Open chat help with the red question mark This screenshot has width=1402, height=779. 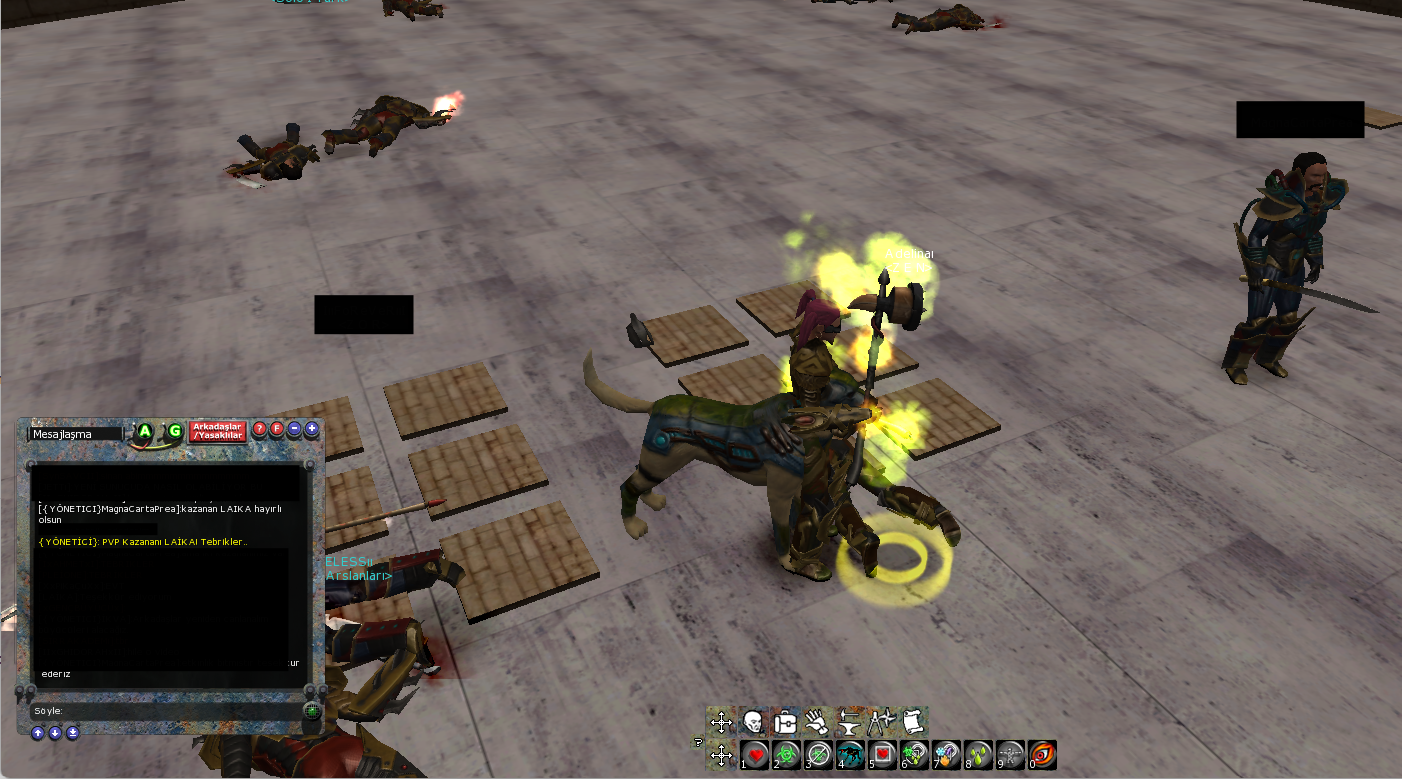point(259,430)
